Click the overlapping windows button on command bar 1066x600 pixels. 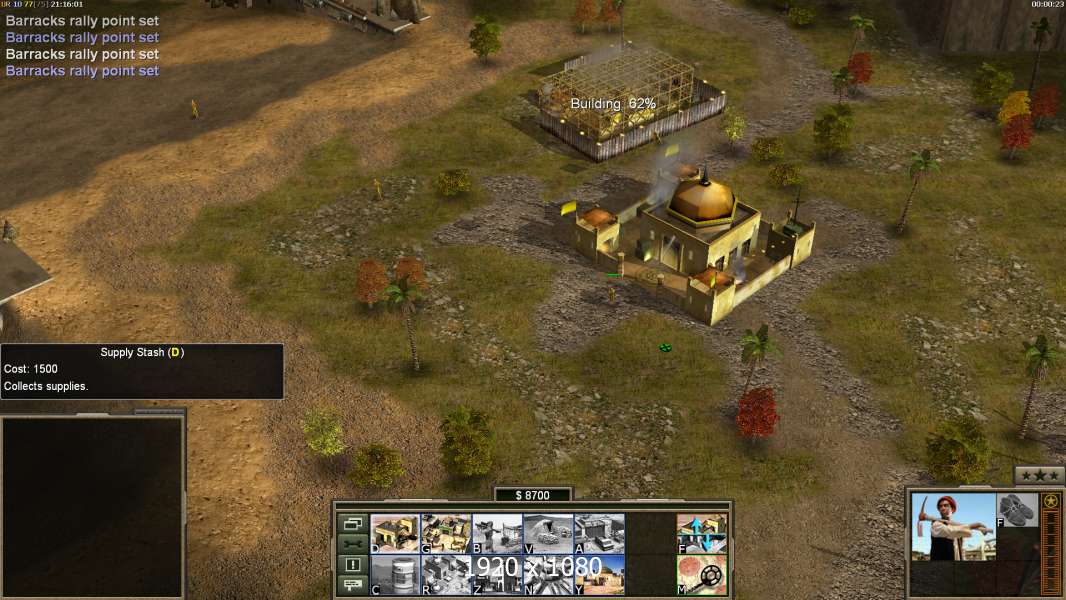(x=352, y=523)
